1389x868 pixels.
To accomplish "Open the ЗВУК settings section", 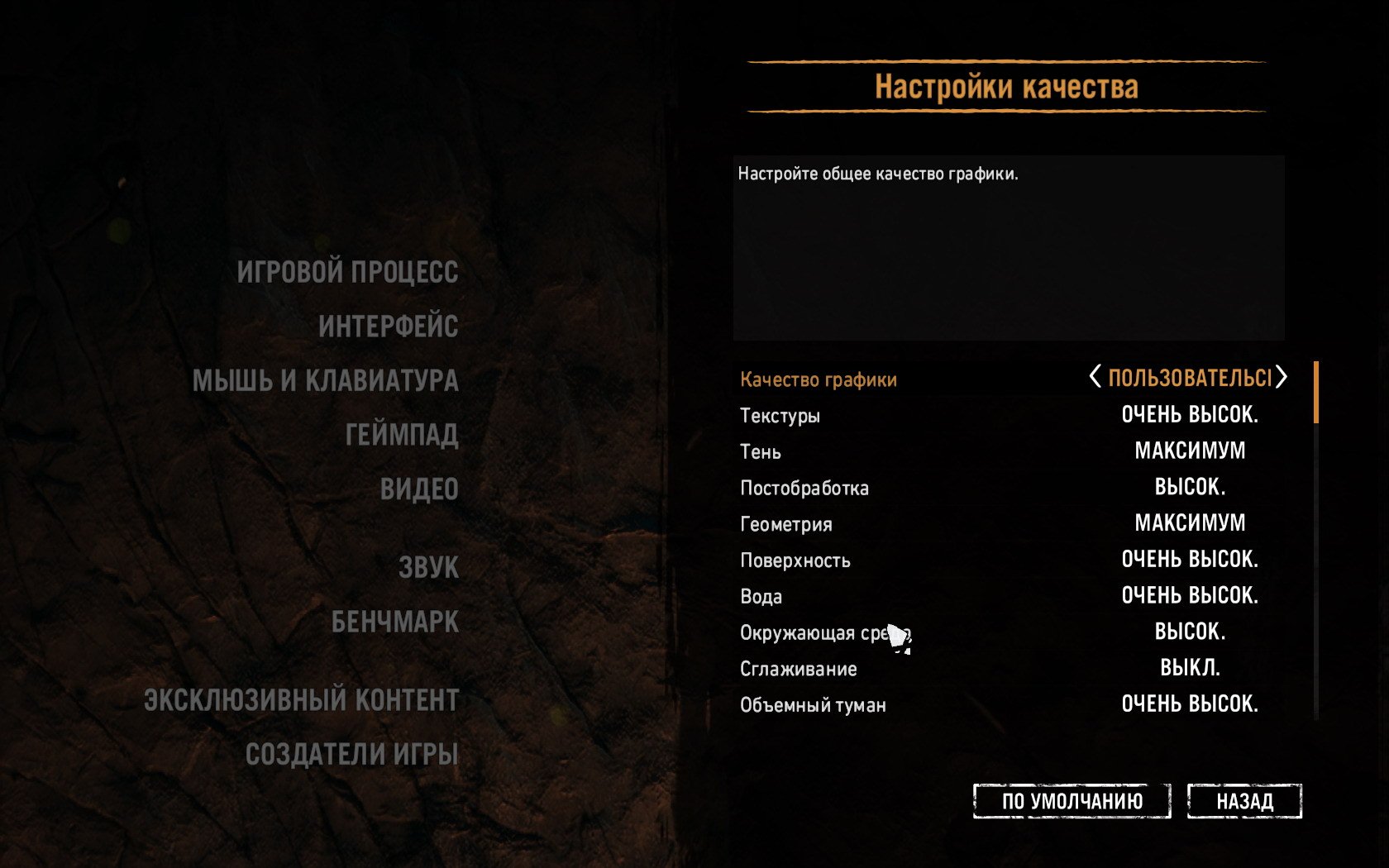I will pos(428,568).
